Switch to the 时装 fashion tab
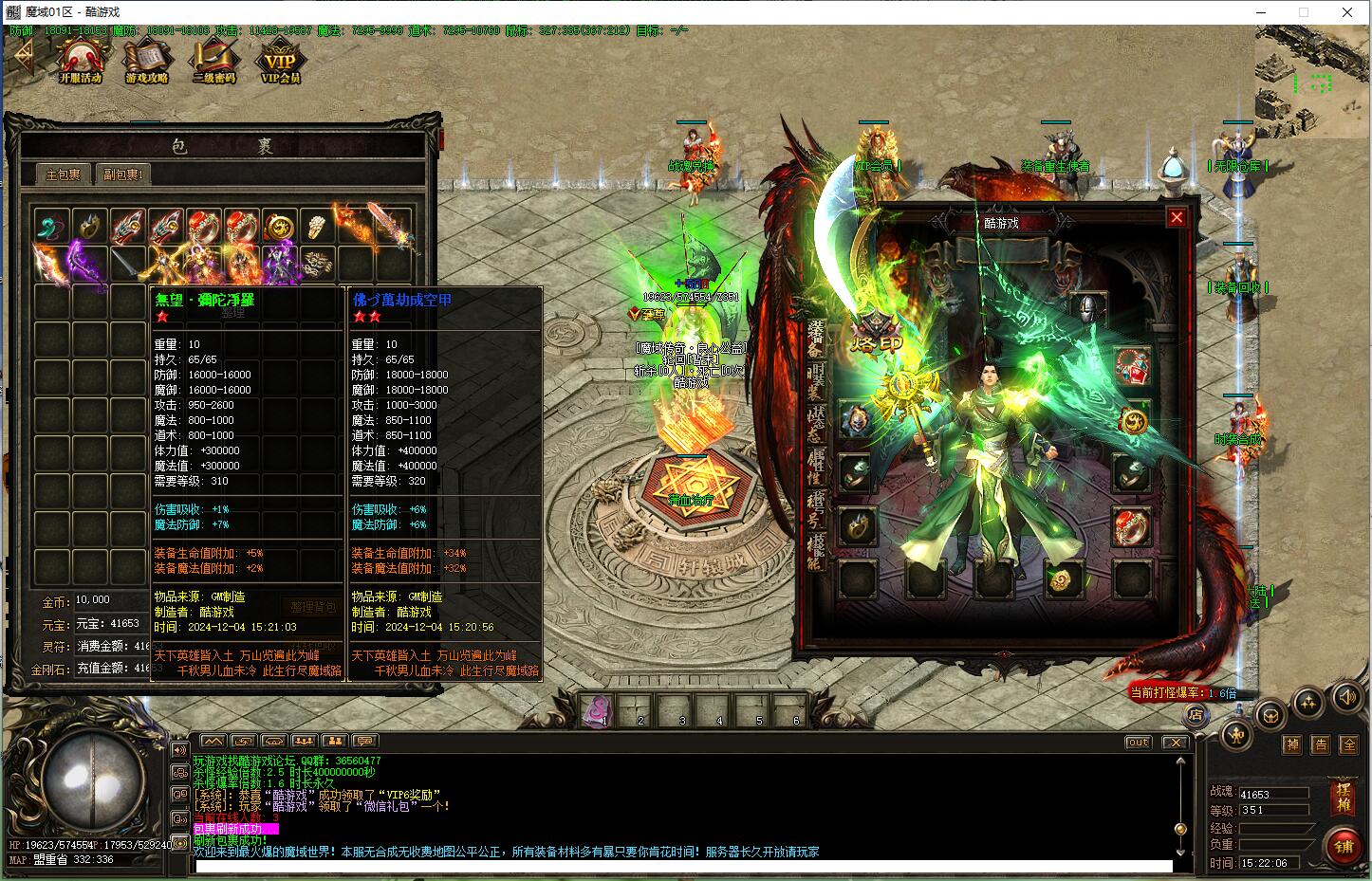 pos(816,379)
